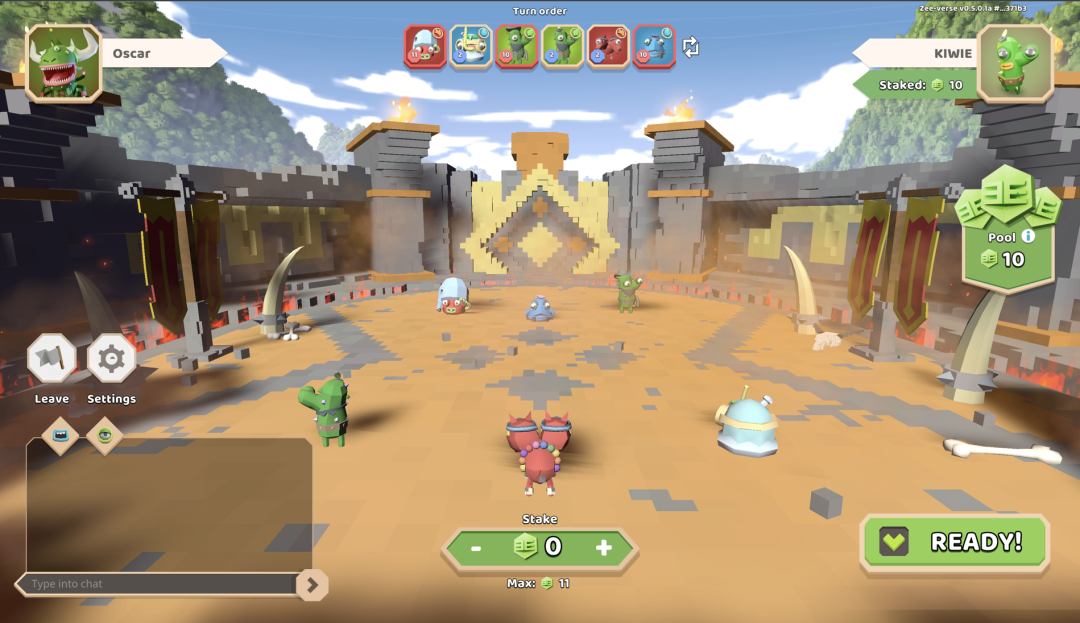
Task: Click the turn order cycle arrows icon
Action: pyautogui.click(x=691, y=47)
